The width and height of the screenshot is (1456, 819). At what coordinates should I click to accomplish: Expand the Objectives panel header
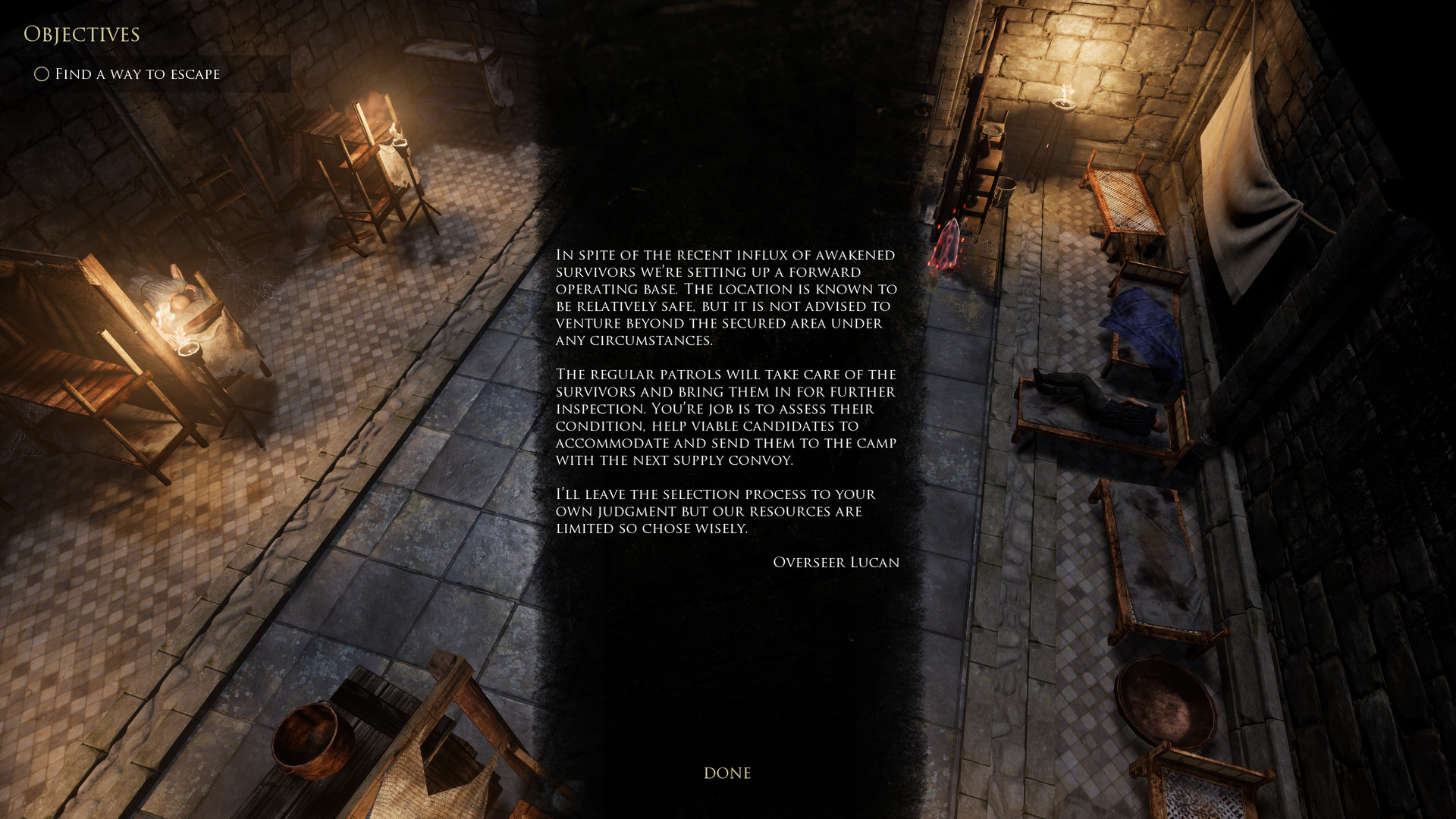pyautogui.click(x=82, y=34)
